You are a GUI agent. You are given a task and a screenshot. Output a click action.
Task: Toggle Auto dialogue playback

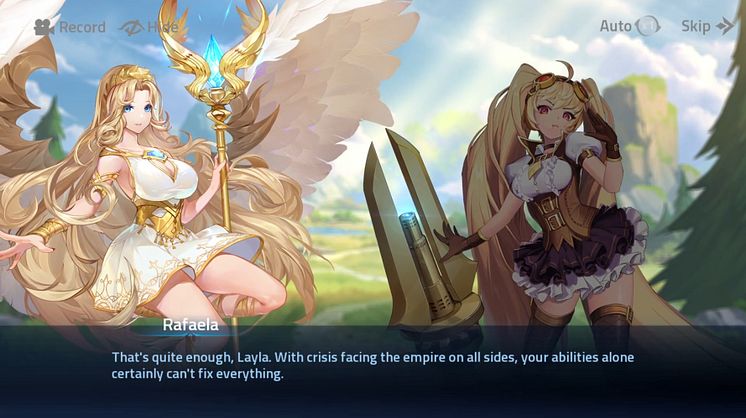(630, 26)
